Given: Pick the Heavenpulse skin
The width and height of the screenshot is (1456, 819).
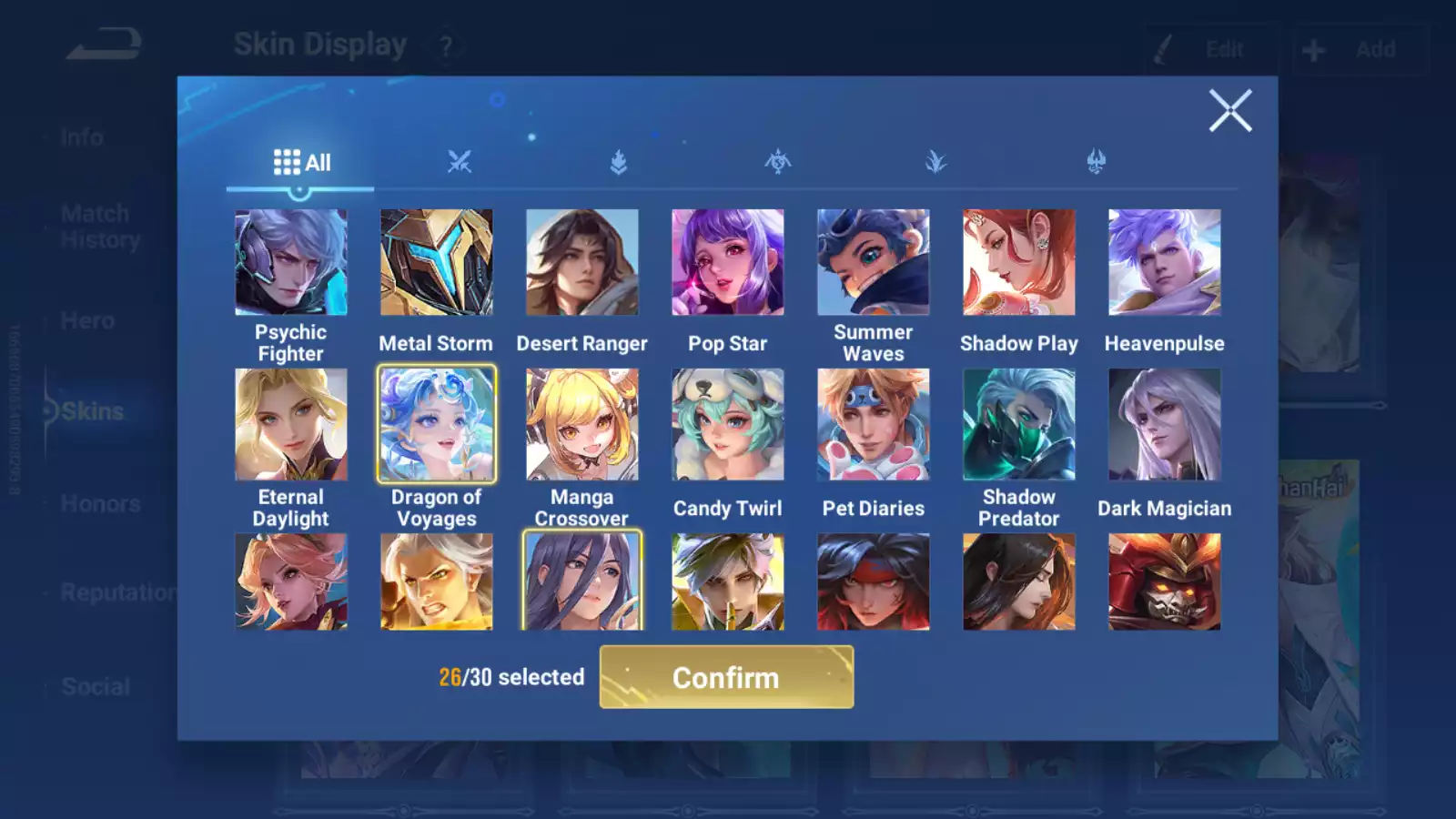Looking at the screenshot, I should tap(1165, 263).
